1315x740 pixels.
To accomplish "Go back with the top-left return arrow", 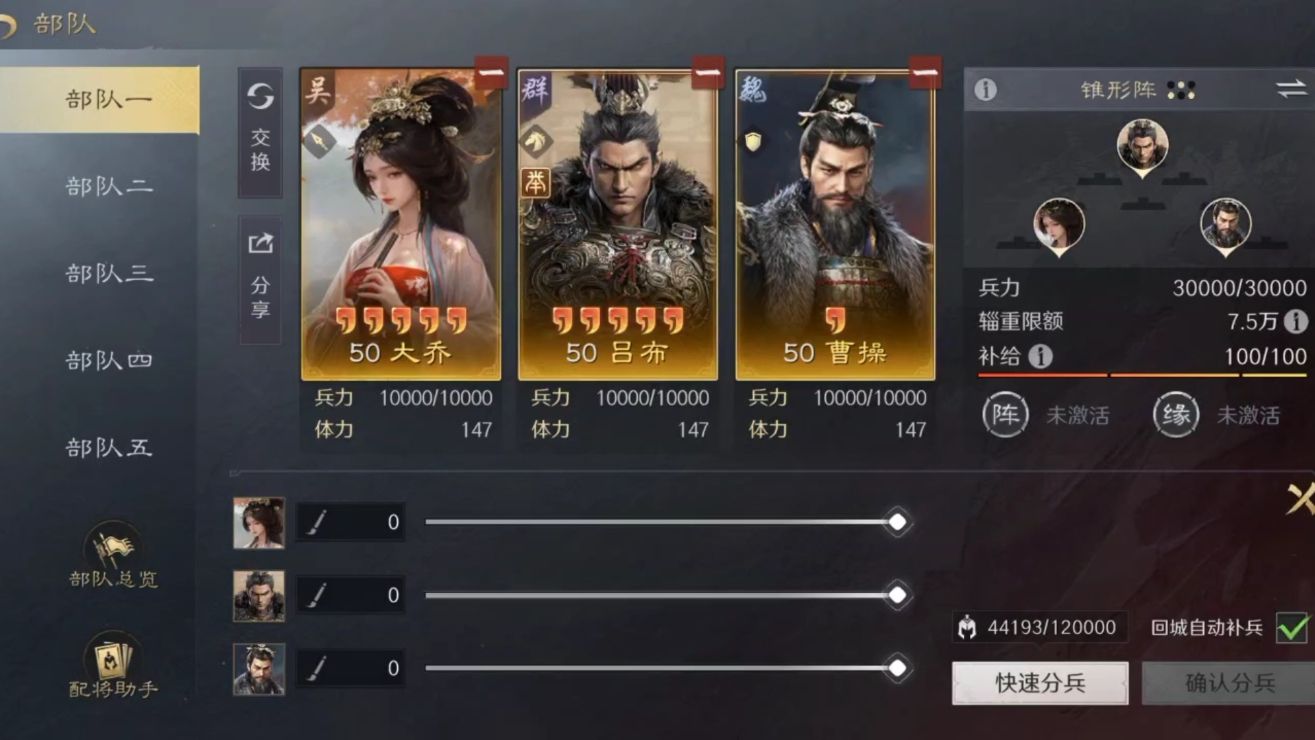I will [x=8, y=24].
